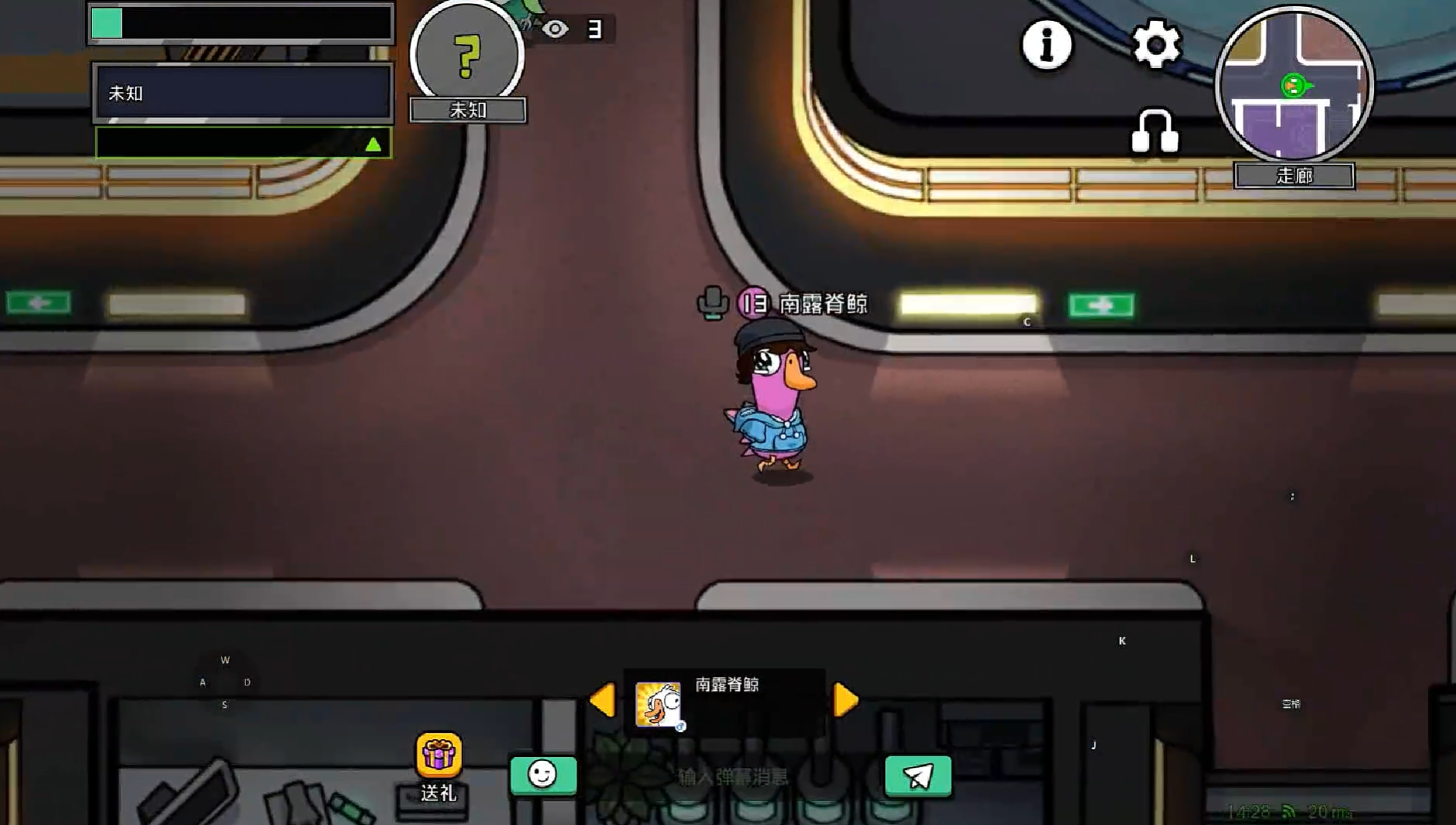Select the spectated player avatar thumbnail
This screenshot has width=1456, height=825.
[x=658, y=704]
